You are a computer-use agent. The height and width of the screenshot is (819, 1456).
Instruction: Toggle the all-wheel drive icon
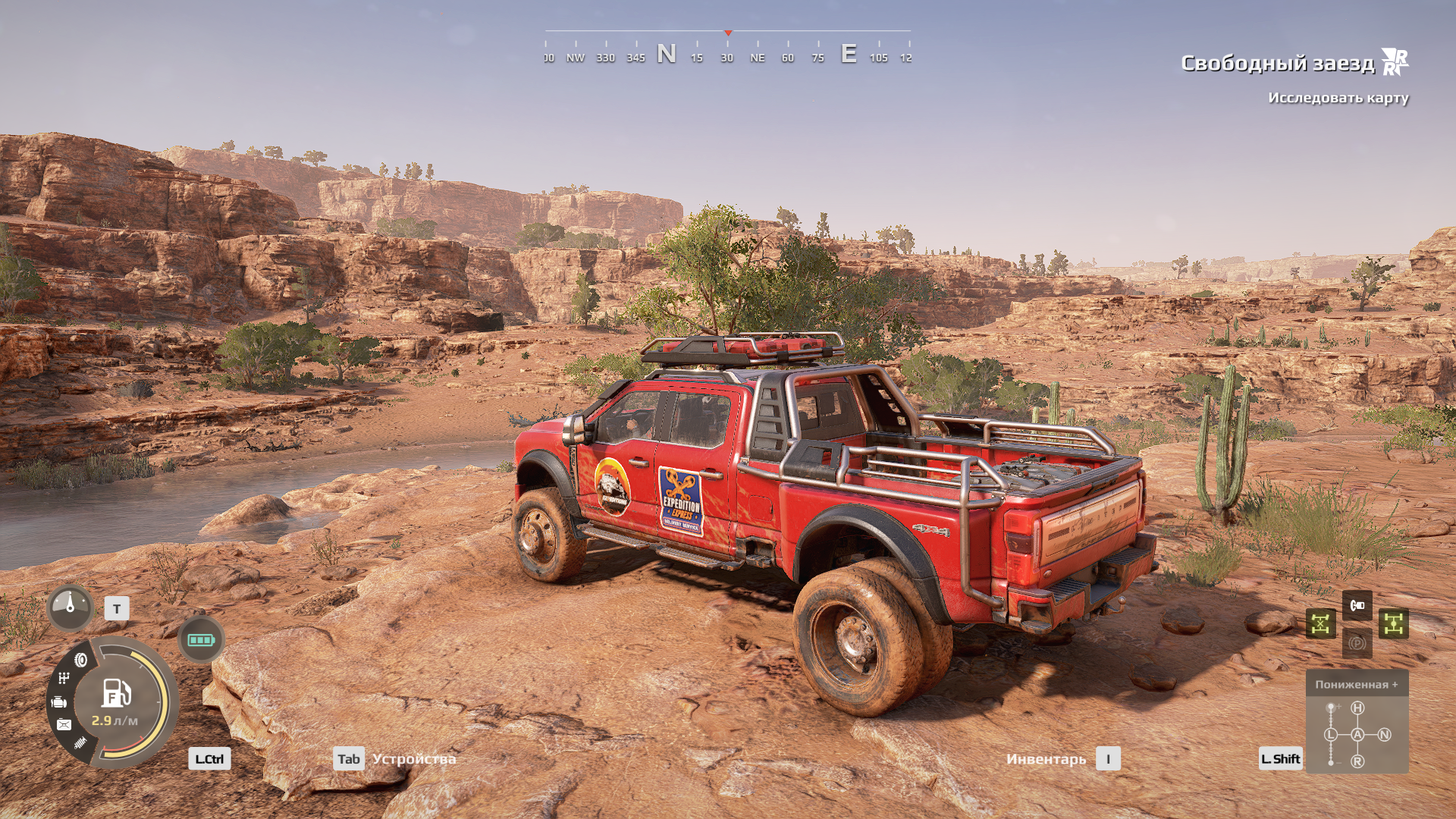pyautogui.click(x=1393, y=624)
